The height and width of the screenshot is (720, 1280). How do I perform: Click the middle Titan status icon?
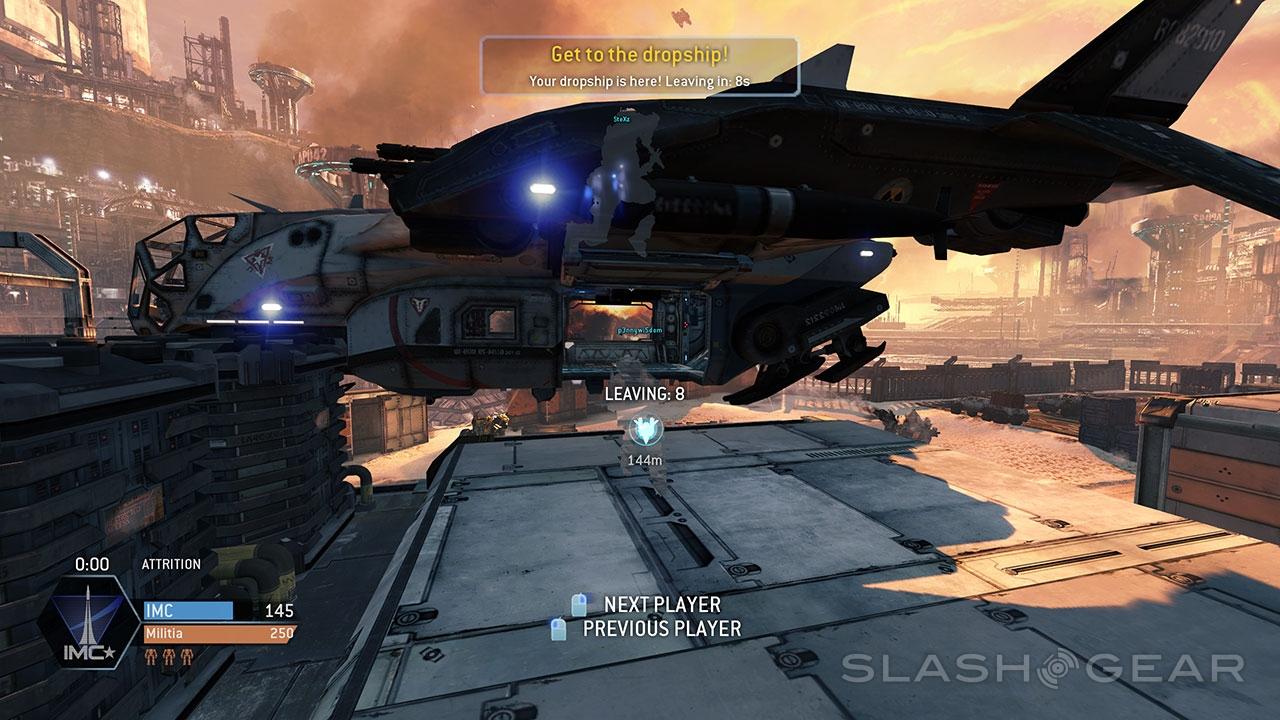[169, 658]
